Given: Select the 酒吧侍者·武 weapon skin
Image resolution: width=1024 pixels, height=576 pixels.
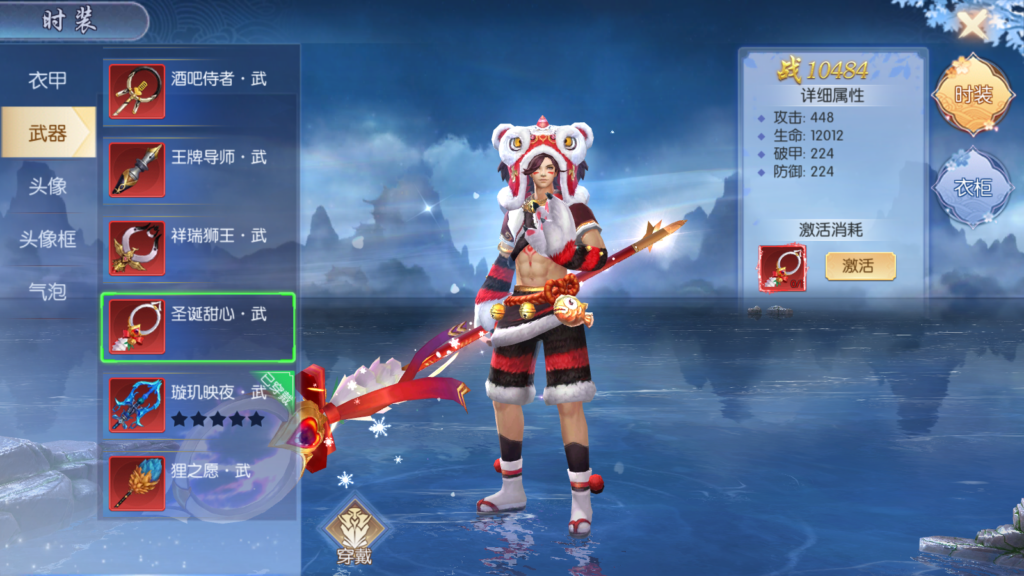Looking at the screenshot, I should coord(199,92).
